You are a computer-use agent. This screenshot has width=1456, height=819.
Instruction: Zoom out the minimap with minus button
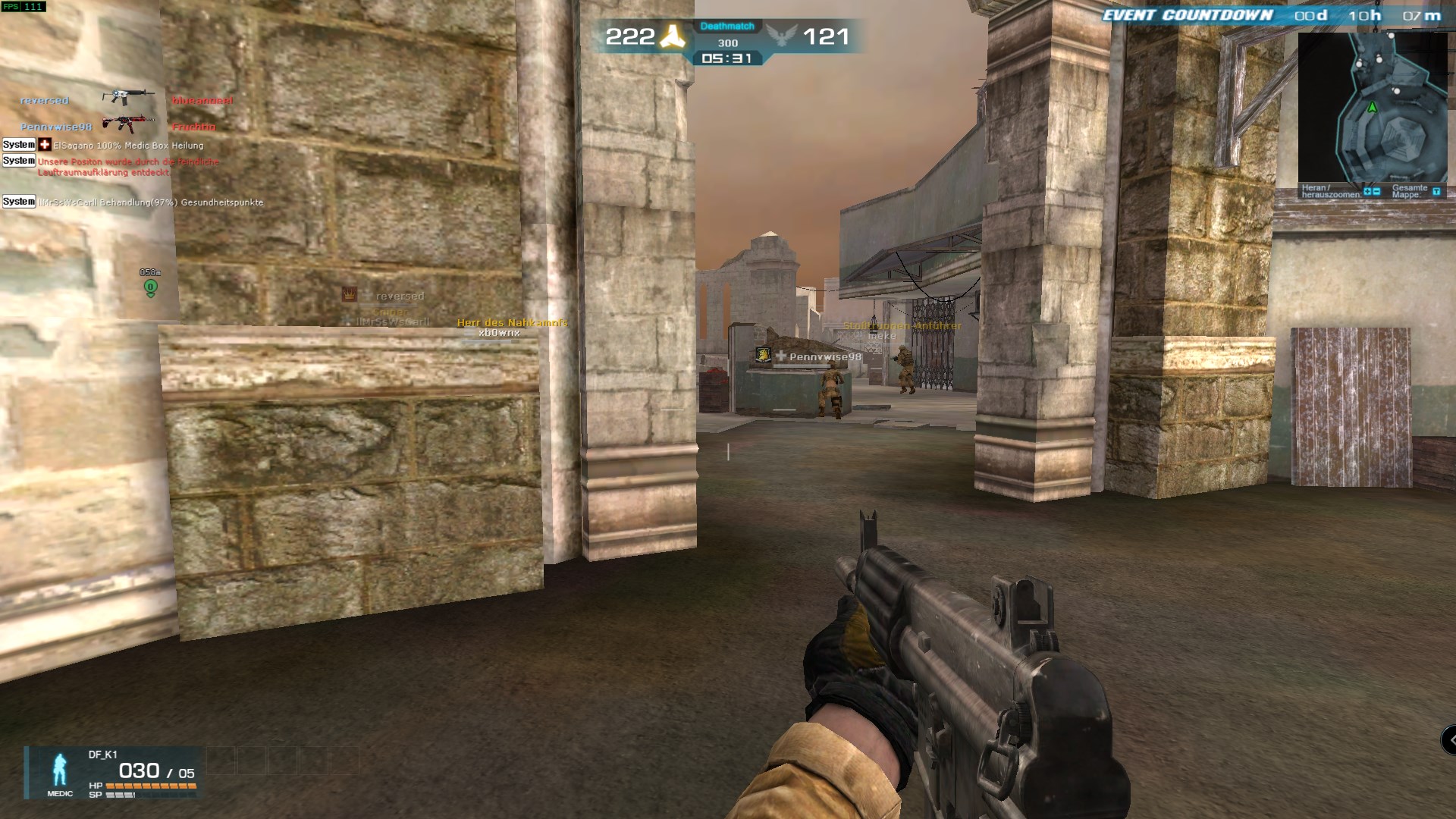coord(1376,192)
